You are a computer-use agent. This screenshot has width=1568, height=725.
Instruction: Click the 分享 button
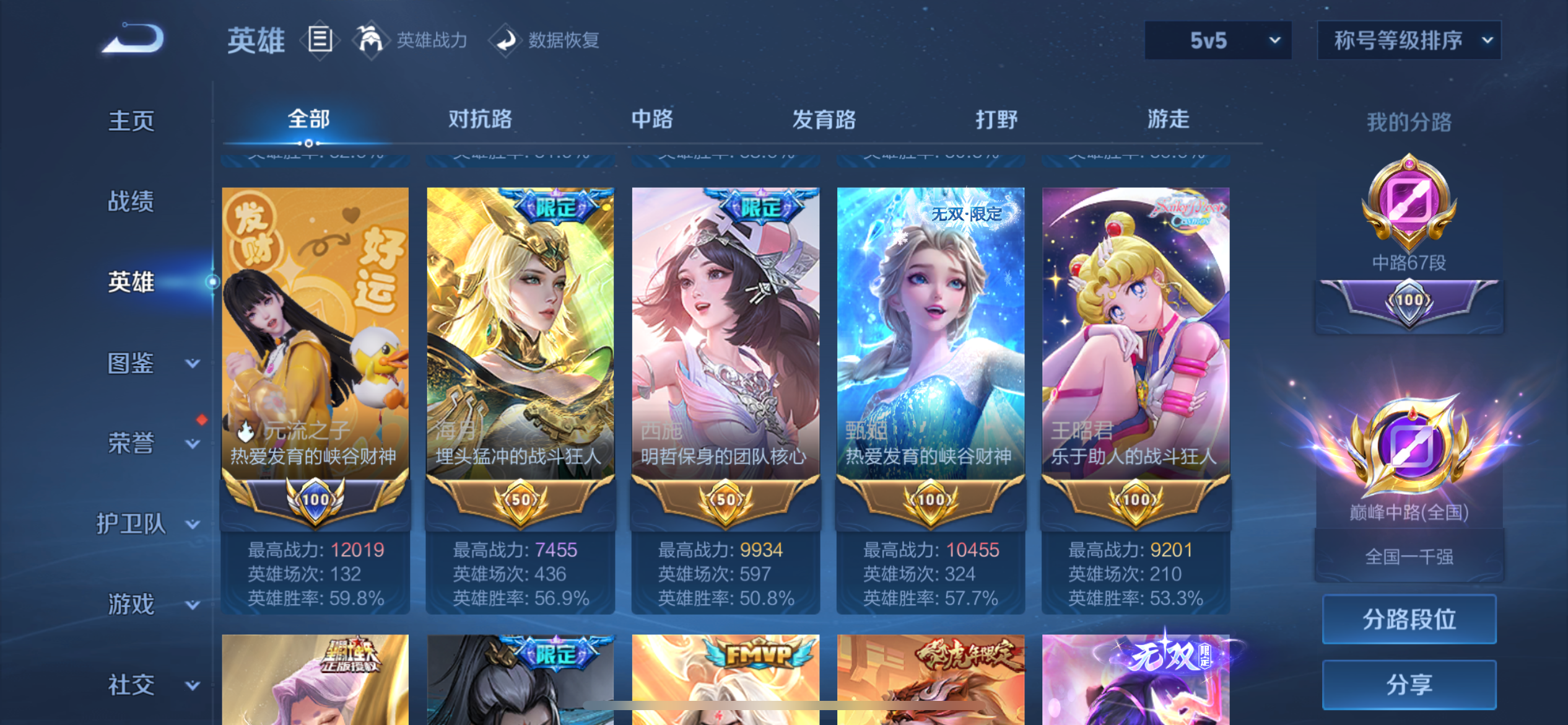[x=1408, y=685]
